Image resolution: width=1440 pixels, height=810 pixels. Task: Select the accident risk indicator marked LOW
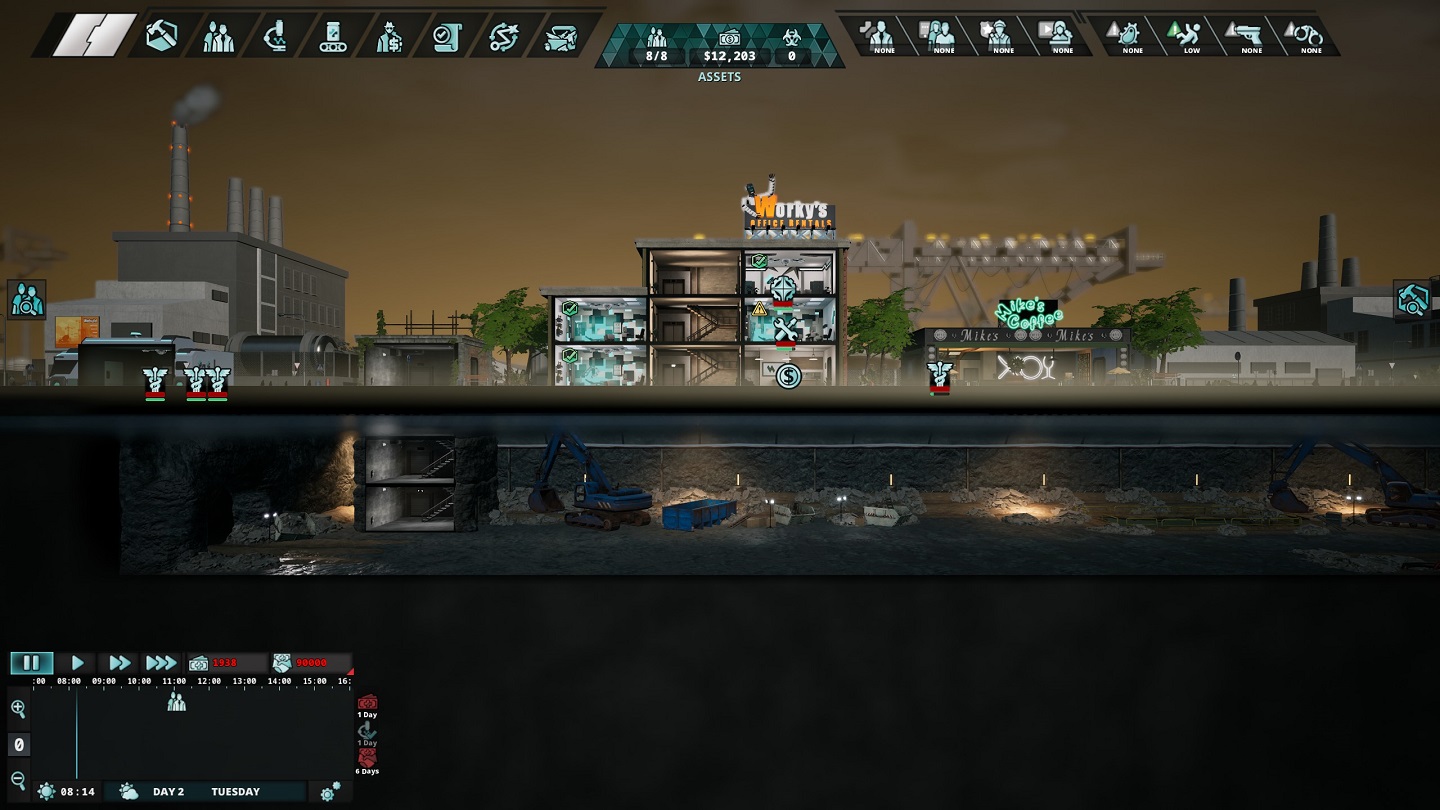point(1191,36)
